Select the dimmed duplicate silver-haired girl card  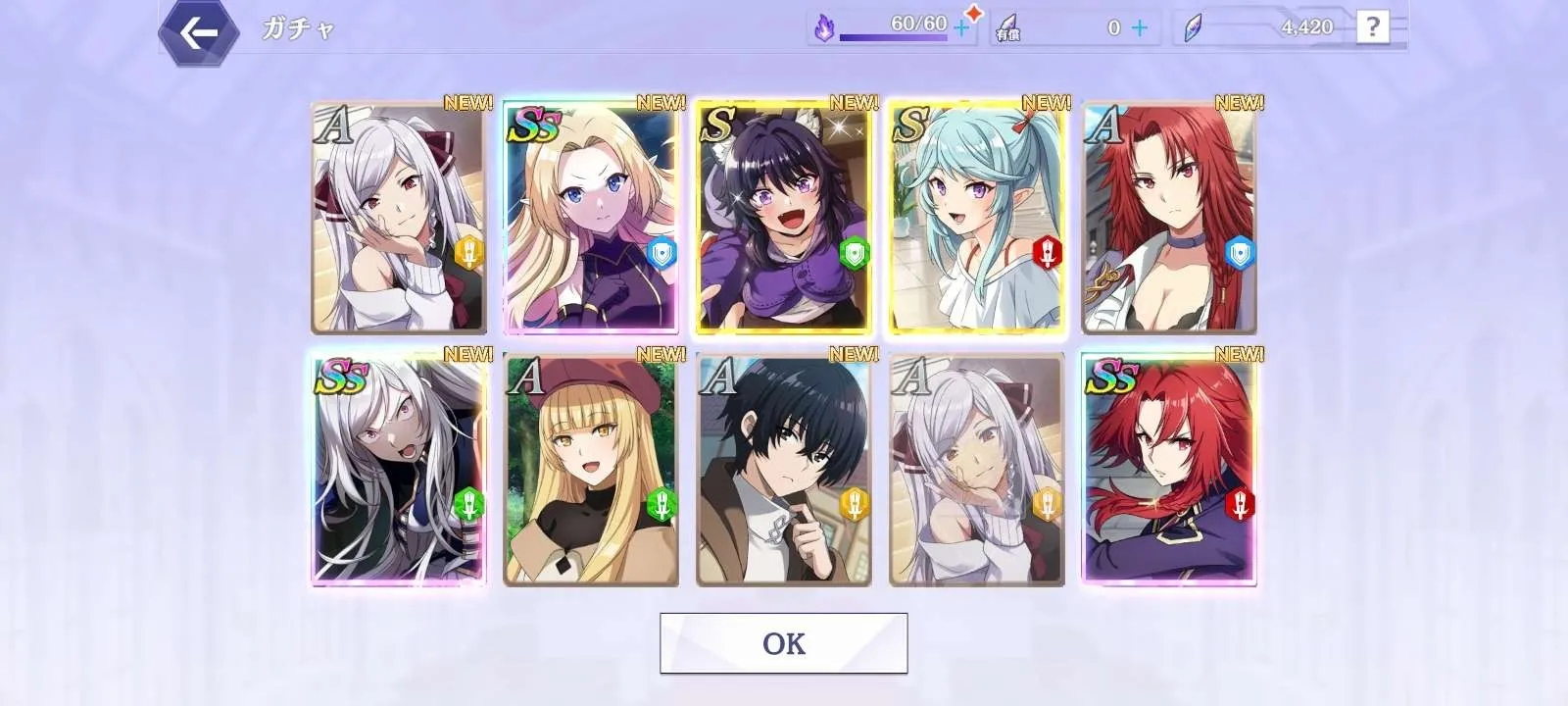[x=976, y=471]
